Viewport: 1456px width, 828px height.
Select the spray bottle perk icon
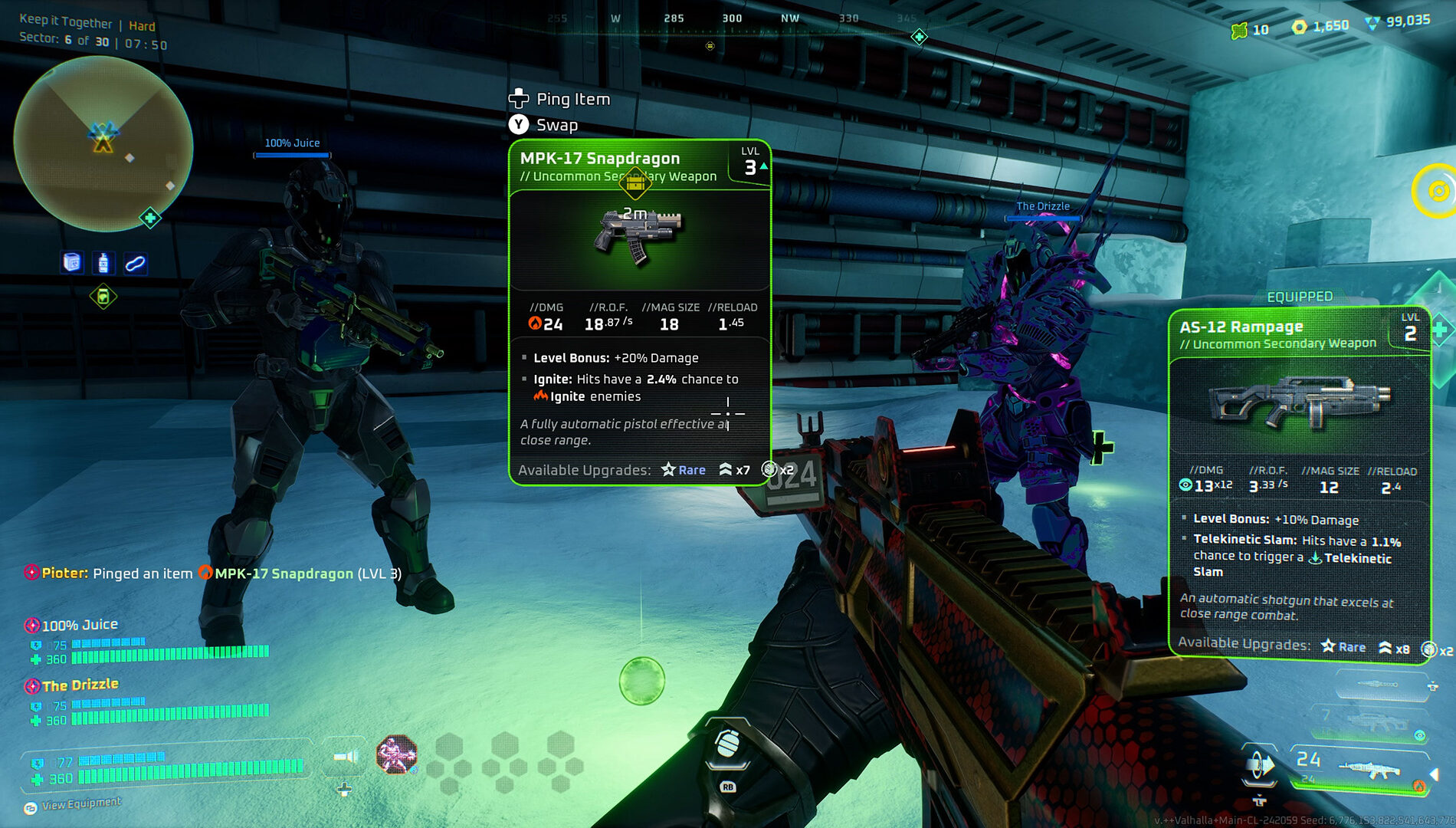click(103, 263)
